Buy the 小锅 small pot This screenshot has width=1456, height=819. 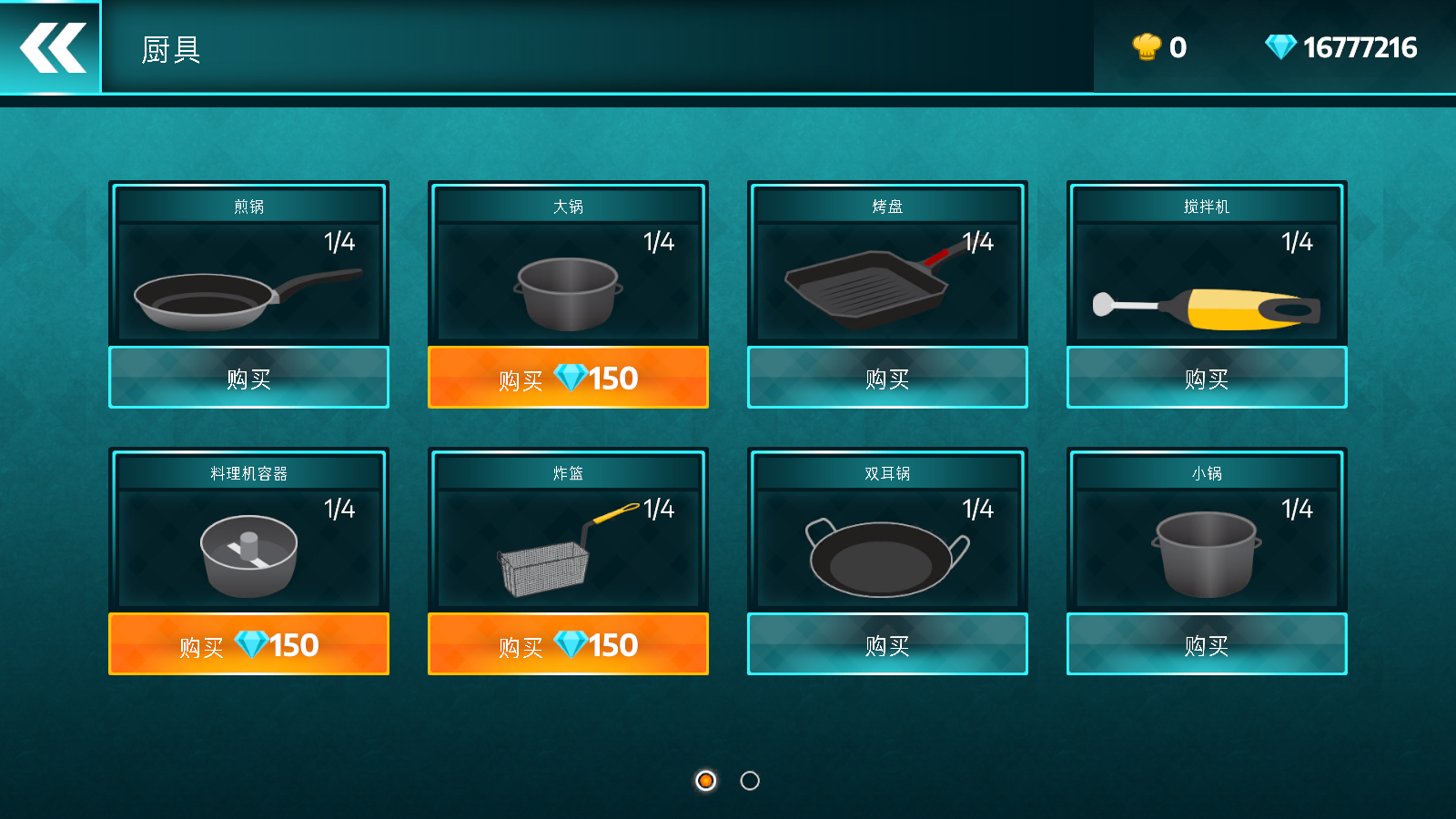click(1207, 644)
